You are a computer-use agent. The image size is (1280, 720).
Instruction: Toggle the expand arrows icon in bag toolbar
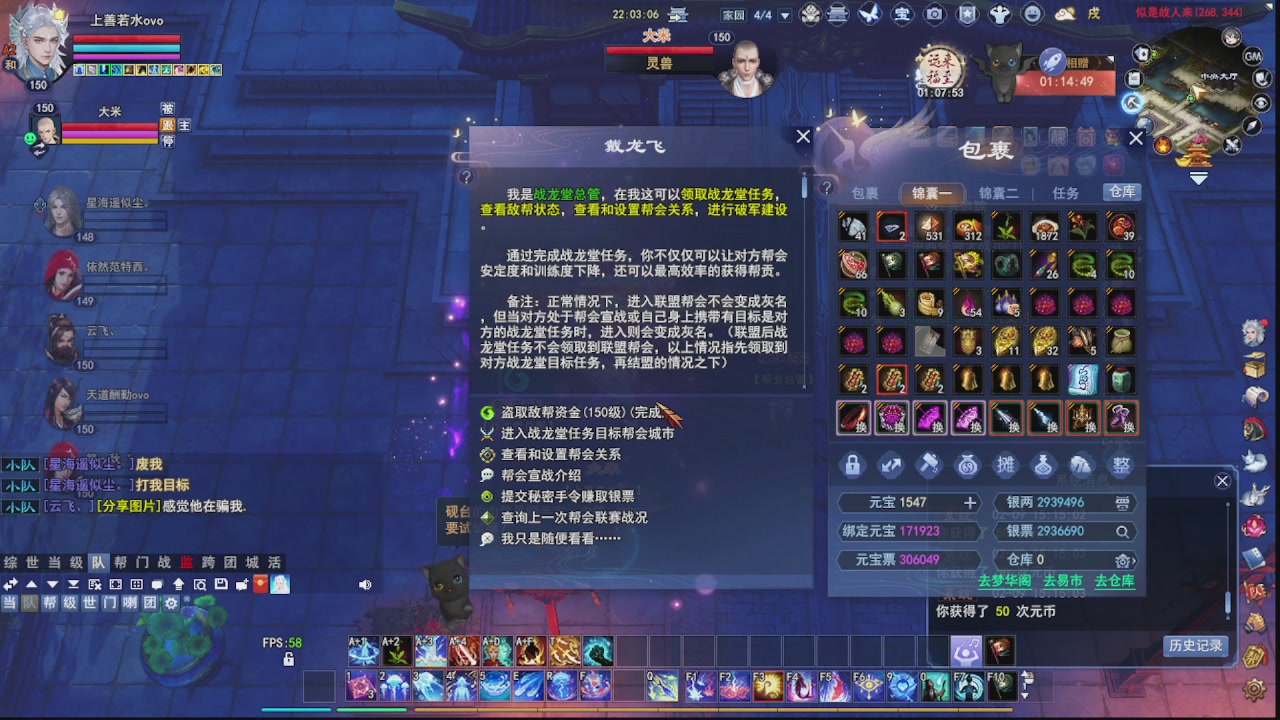[x=890, y=466]
